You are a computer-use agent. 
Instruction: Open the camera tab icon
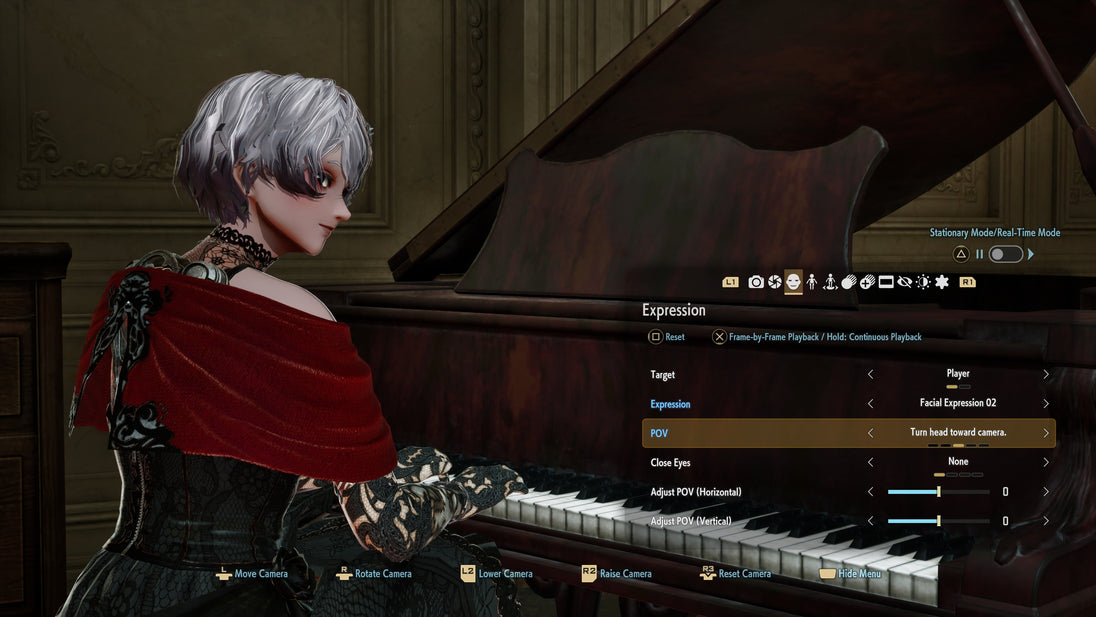coord(756,283)
